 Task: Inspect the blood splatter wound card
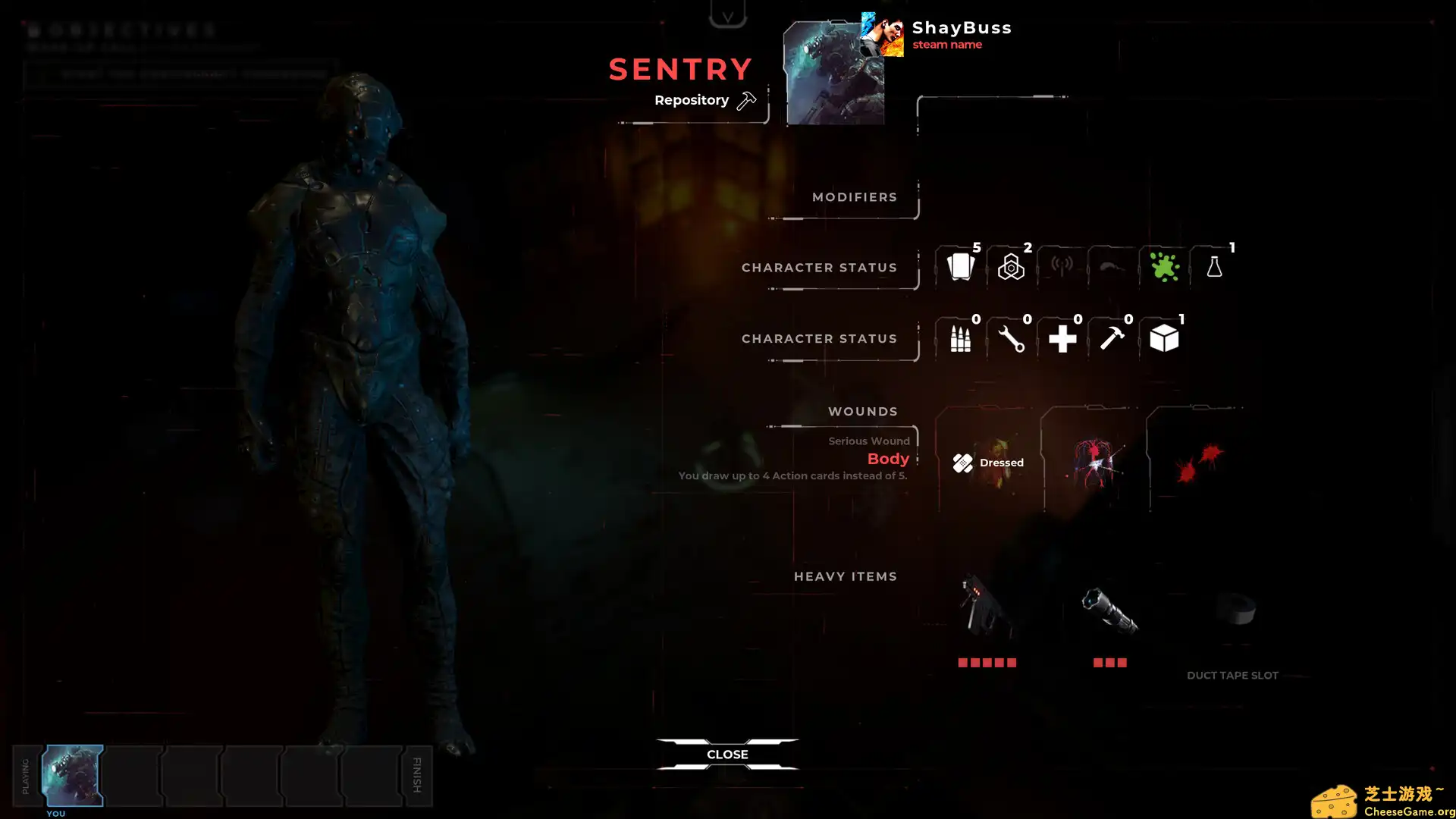pos(1198,462)
